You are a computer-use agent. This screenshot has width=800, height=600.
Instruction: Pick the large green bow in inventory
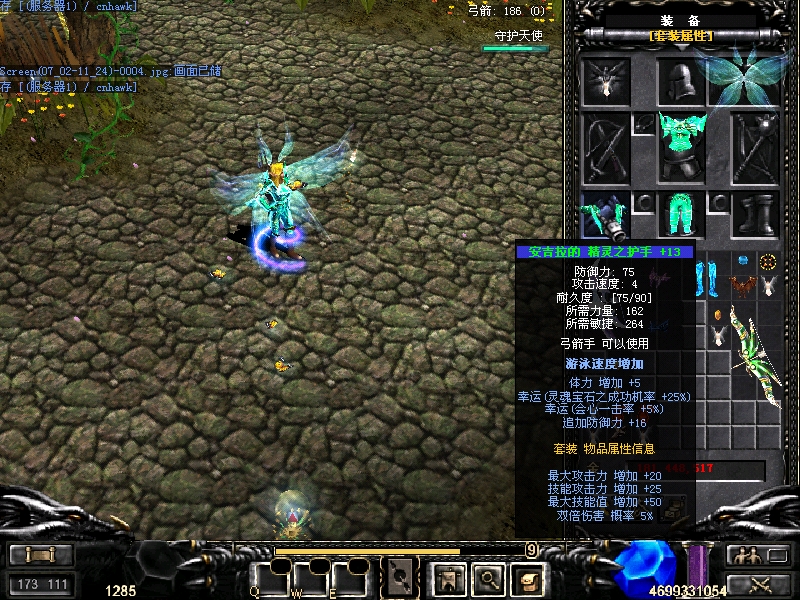pyautogui.click(x=756, y=345)
